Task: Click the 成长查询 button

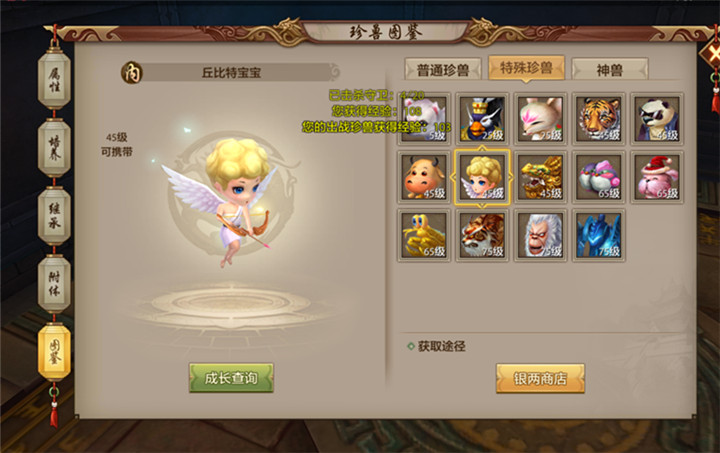Action: click(x=231, y=378)
